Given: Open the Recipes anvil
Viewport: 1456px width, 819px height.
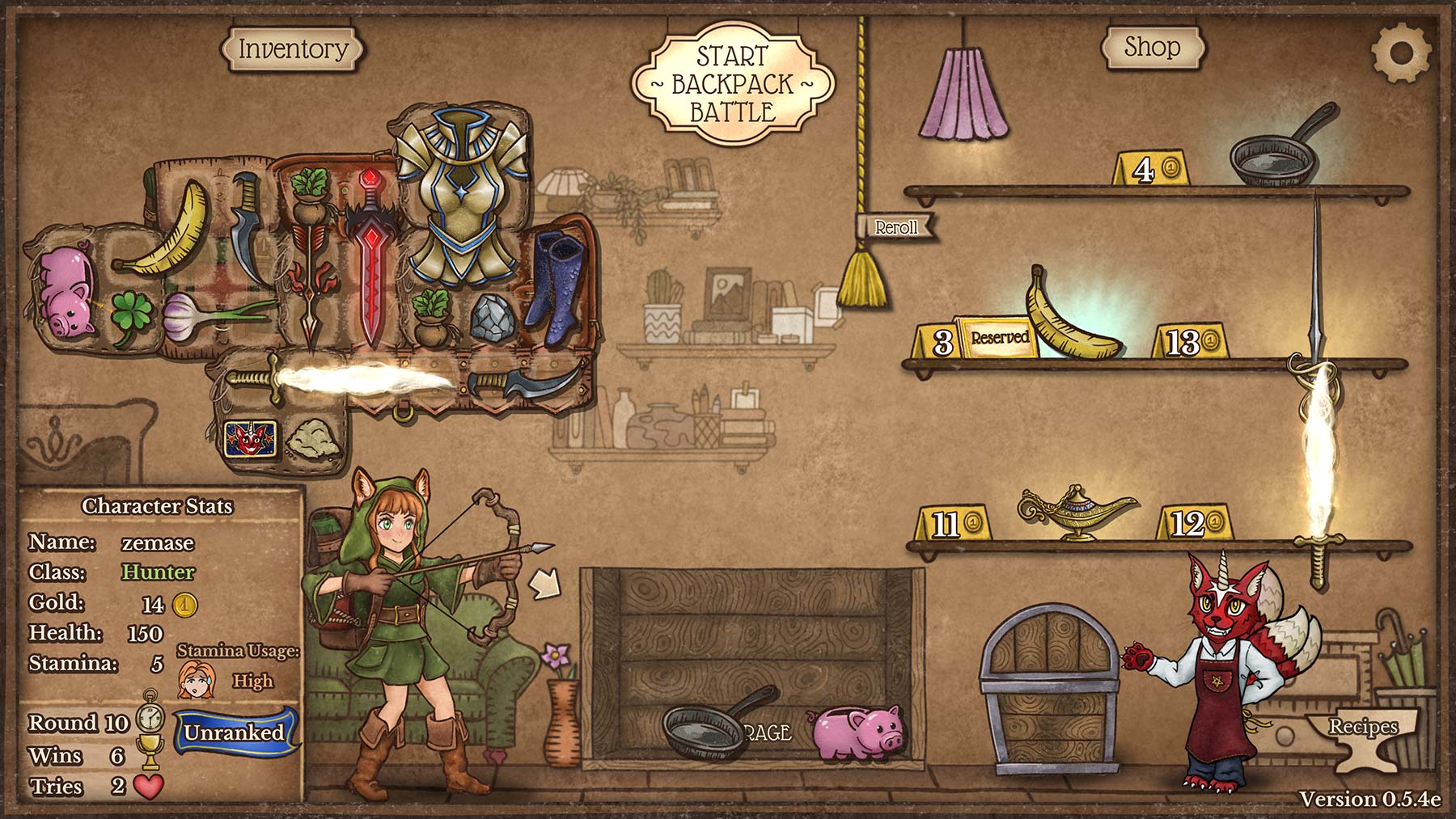Looking at the screenshot, I should click(x=1364, y=733).
